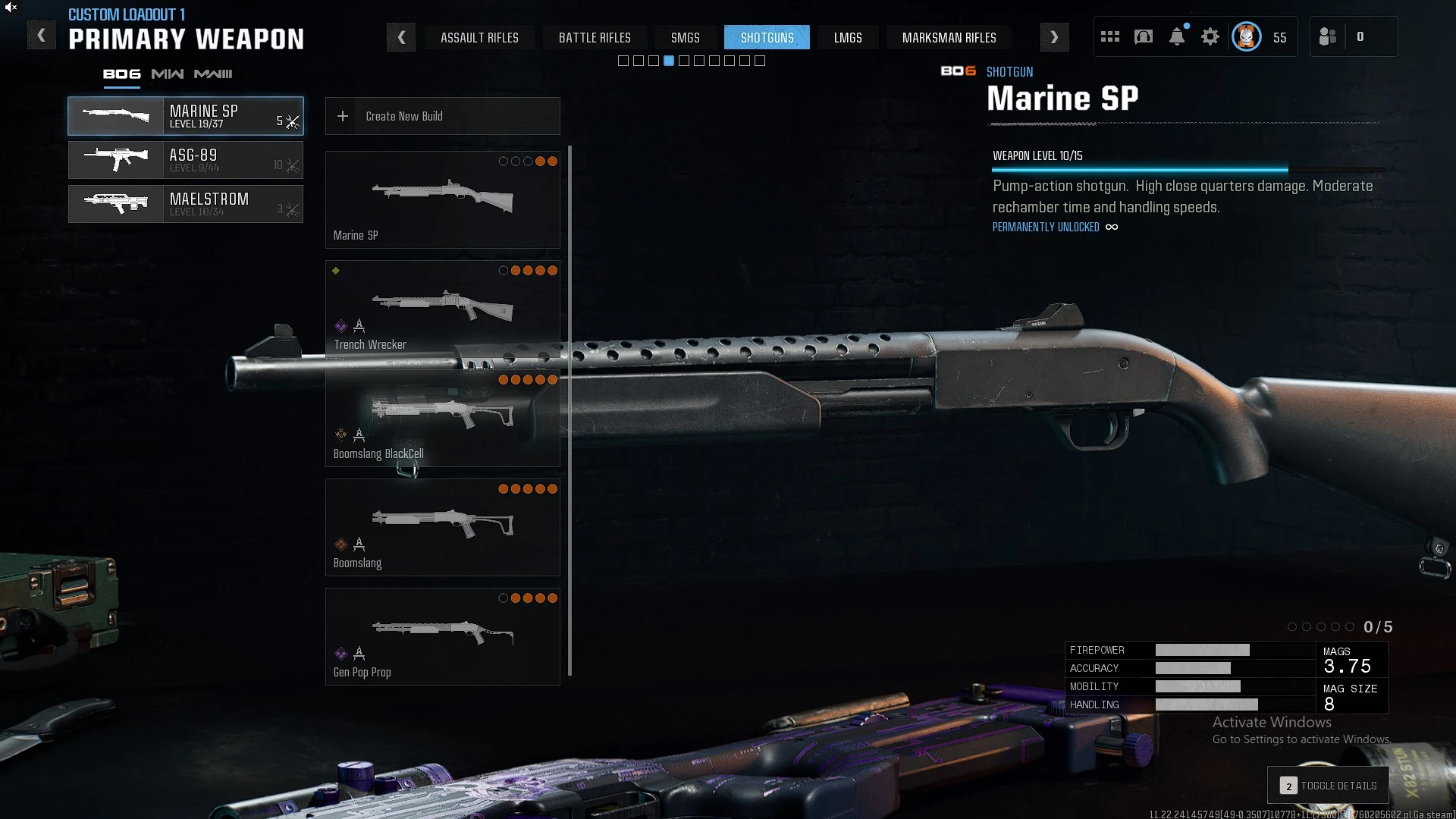Switch to the MWIII weapons filter
The image size is (1456, 819).
213,74
